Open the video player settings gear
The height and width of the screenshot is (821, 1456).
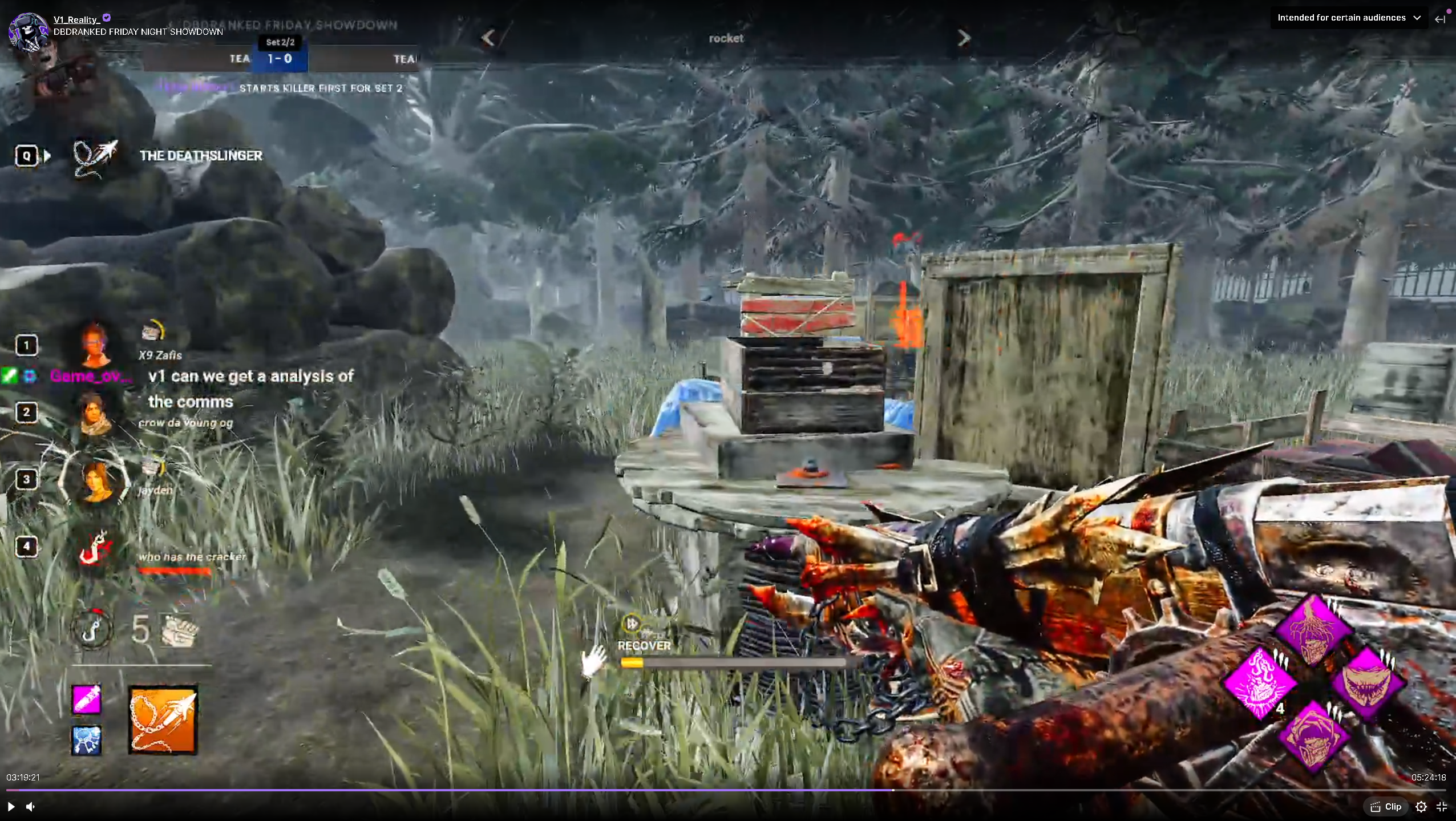[x=1421, y=807]
